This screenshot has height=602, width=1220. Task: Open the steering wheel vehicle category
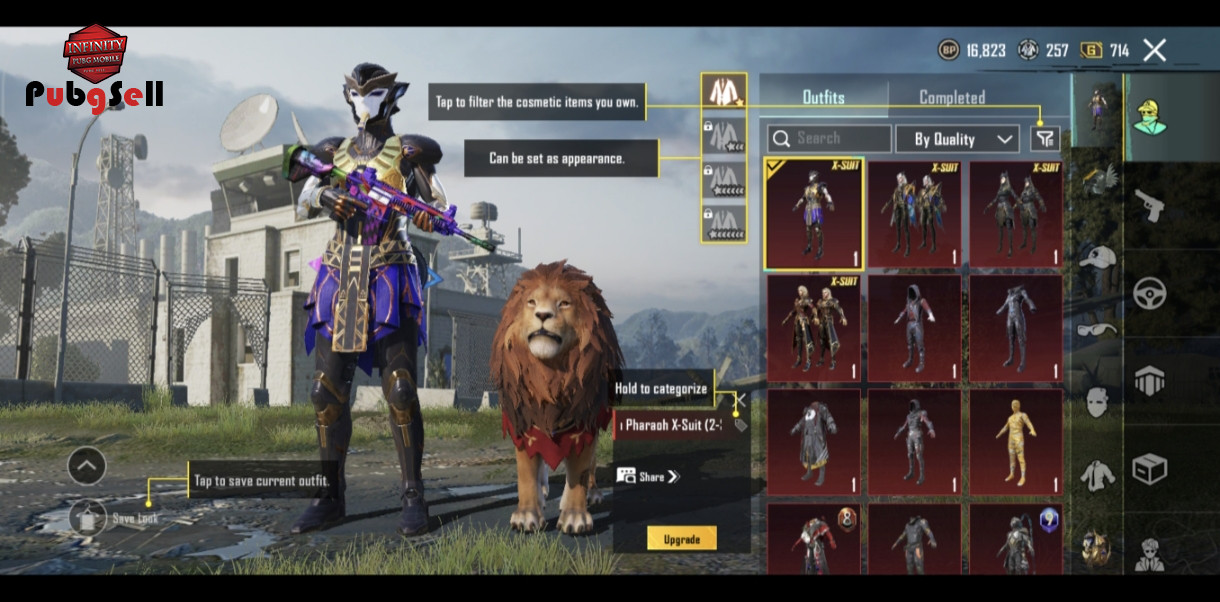pos(1148,292)
